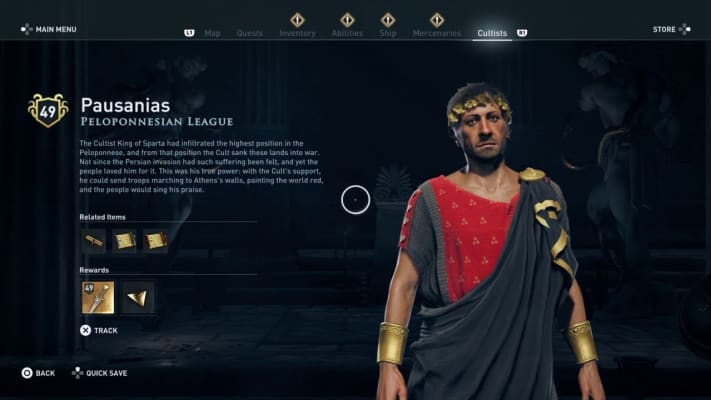Click the Quick Save option
The width and height of the screenshot is (711, 400).
[102, 373]
